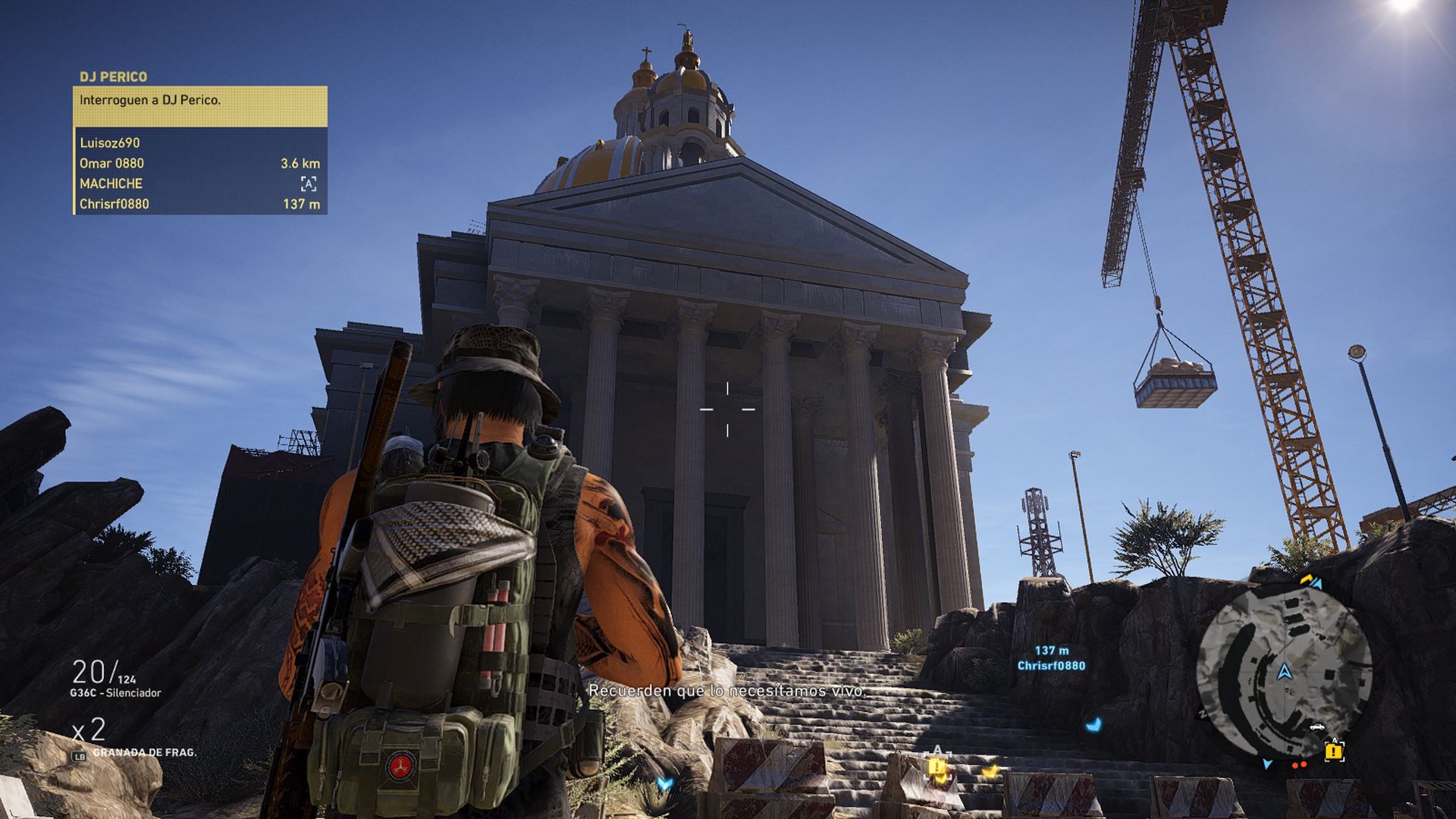Pick MACHICHE from the squad list
The width and height of the screenshot is (1456, 819).
point(111,184)
